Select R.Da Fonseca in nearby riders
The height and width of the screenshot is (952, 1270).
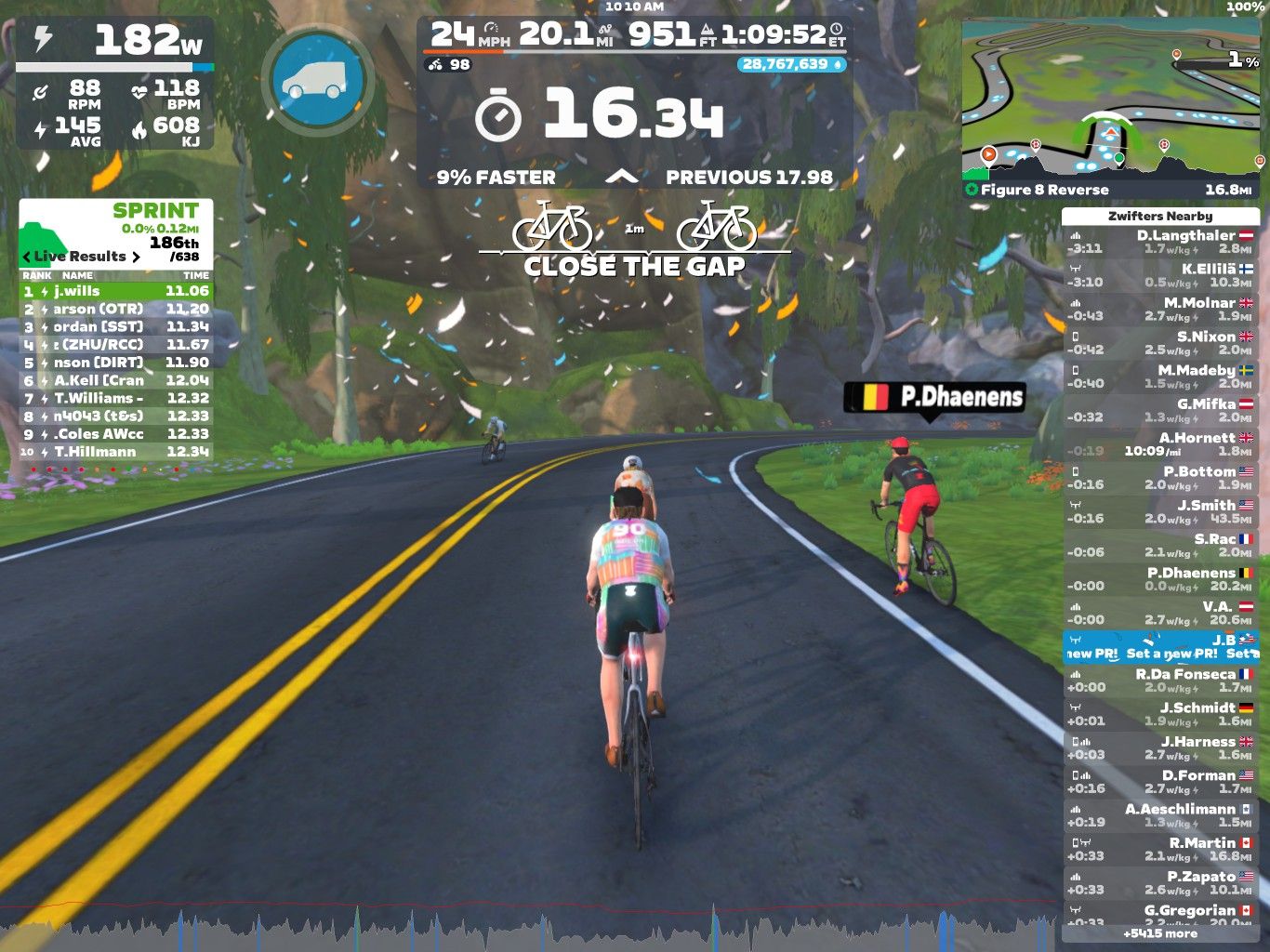coord(1160,681)
